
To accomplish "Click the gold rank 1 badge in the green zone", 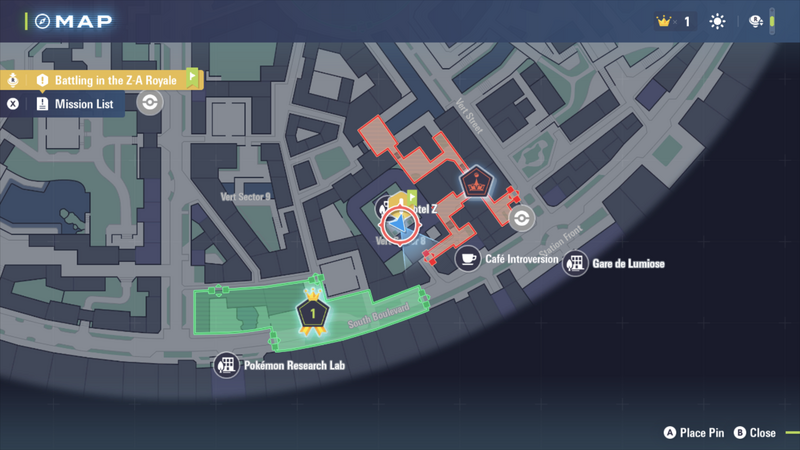I will pyautogui.click(x=313, y=314).
